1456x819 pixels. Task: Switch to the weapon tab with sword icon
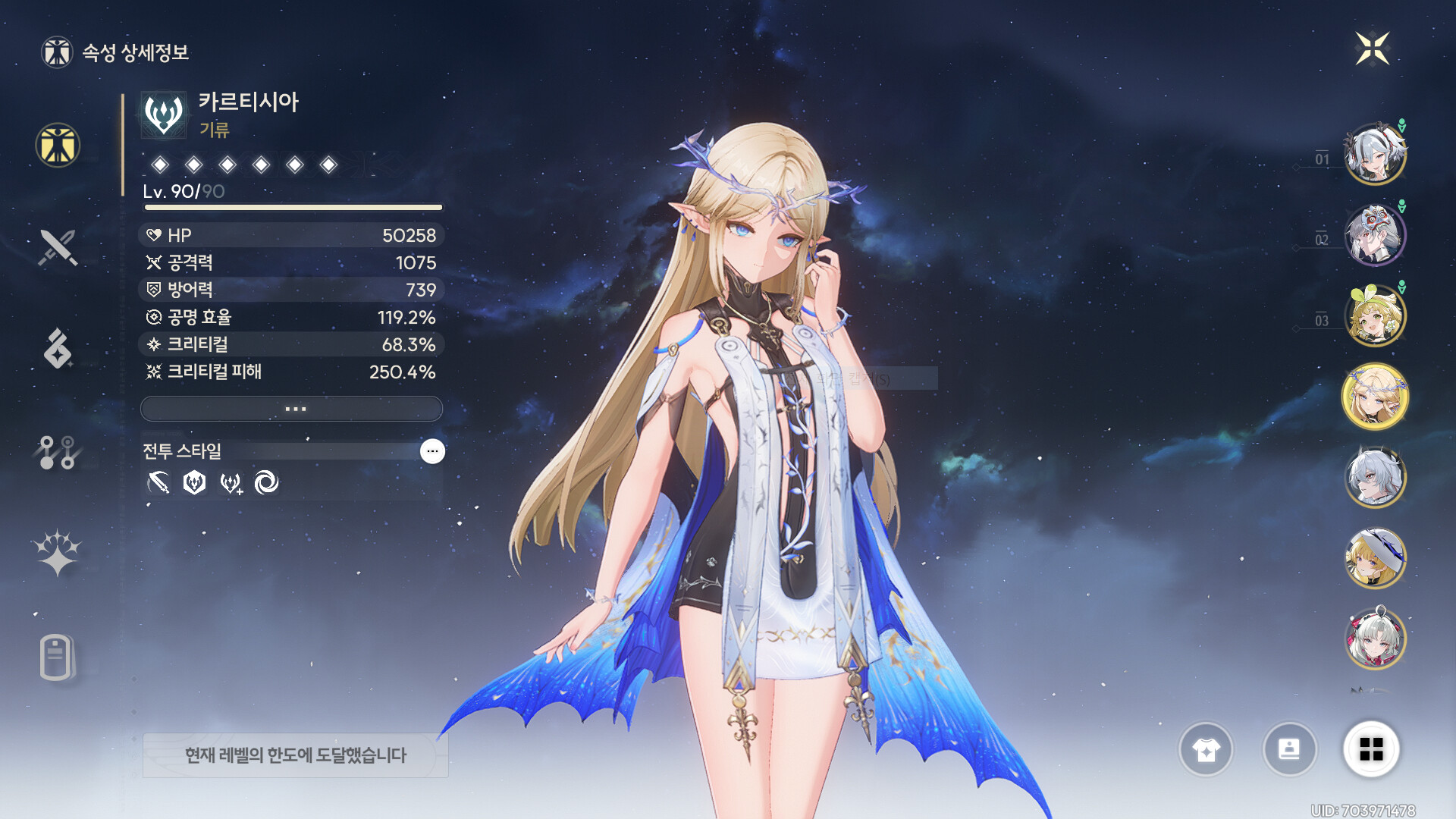point(58,247)
